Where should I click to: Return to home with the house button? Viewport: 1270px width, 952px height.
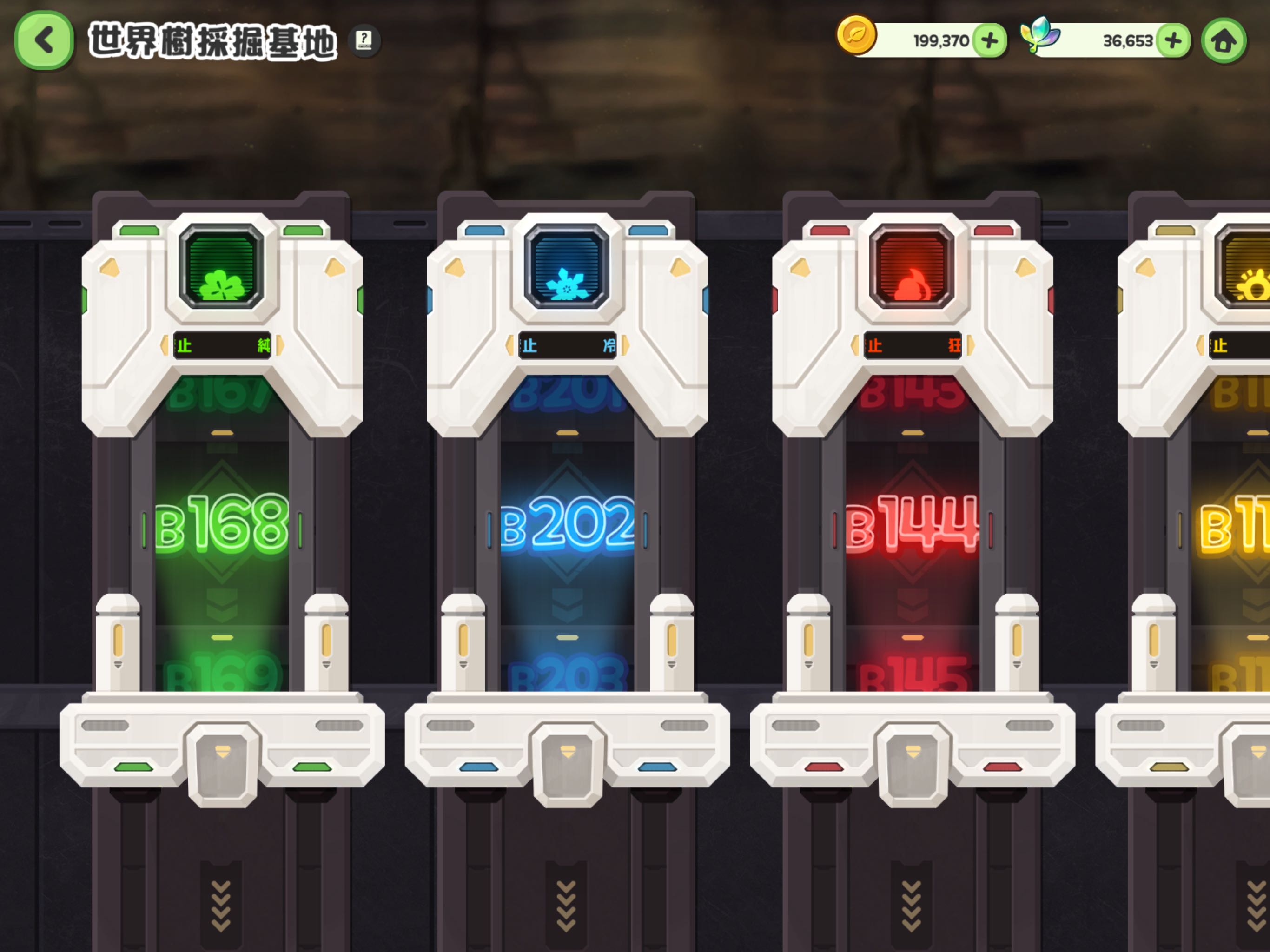click(x=1224, y=41)
